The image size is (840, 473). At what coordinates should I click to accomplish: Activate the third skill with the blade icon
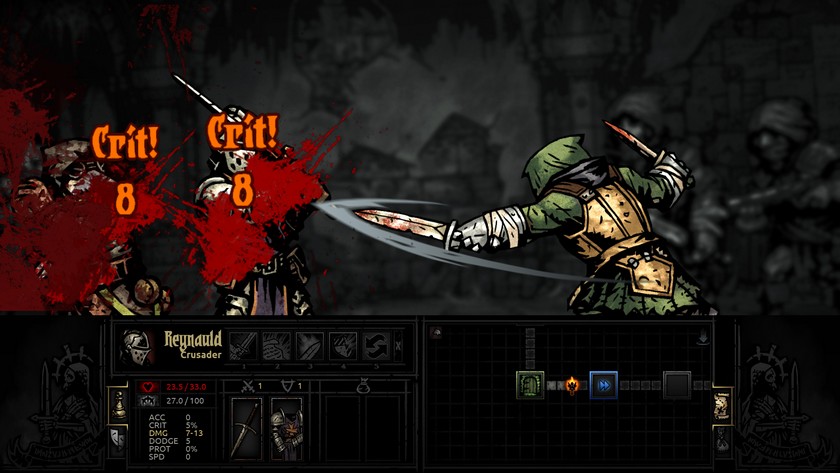coord(310,346)
